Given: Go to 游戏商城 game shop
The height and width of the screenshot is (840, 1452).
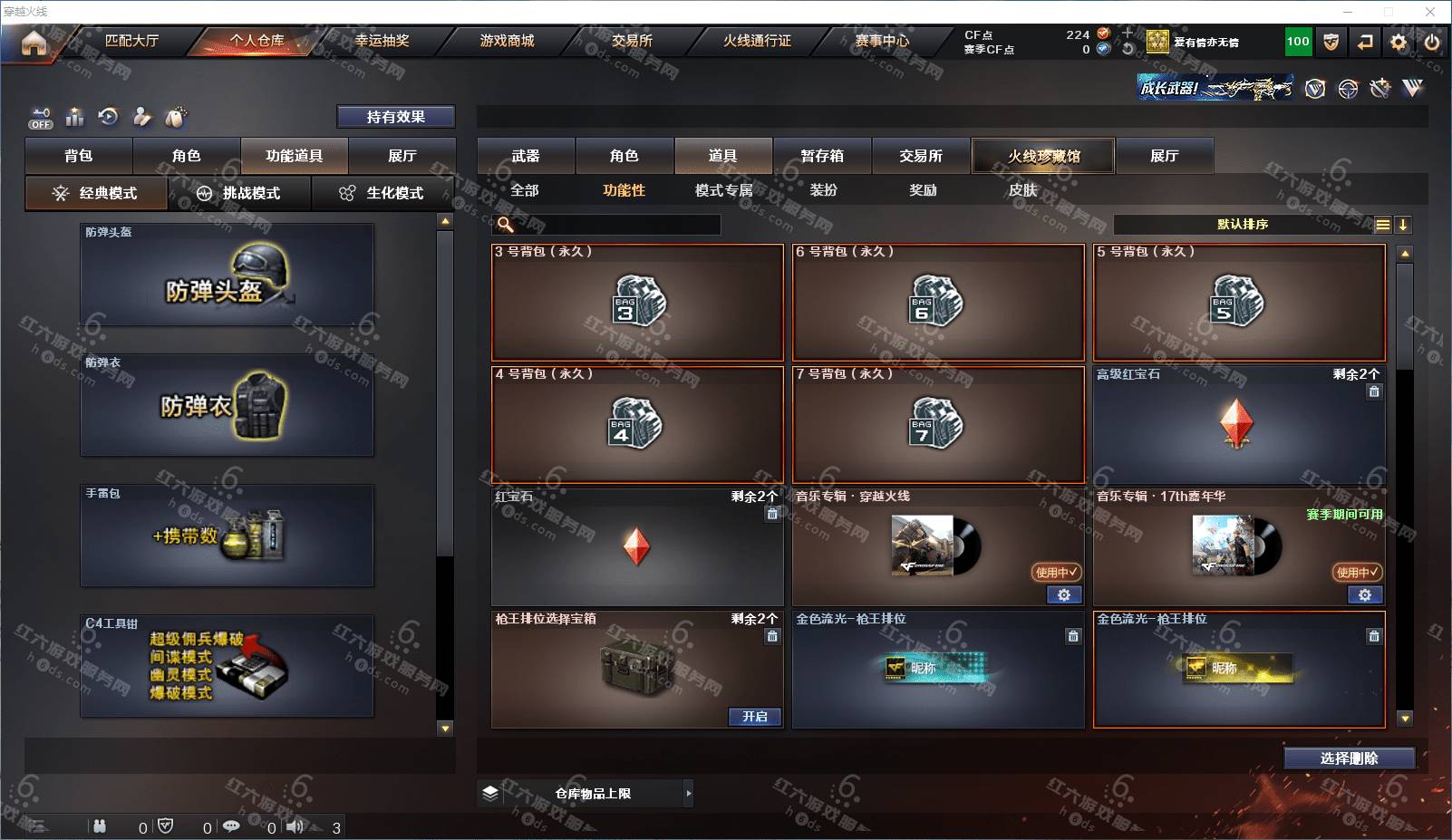Looking at the screenshot, I should (507, 41).
